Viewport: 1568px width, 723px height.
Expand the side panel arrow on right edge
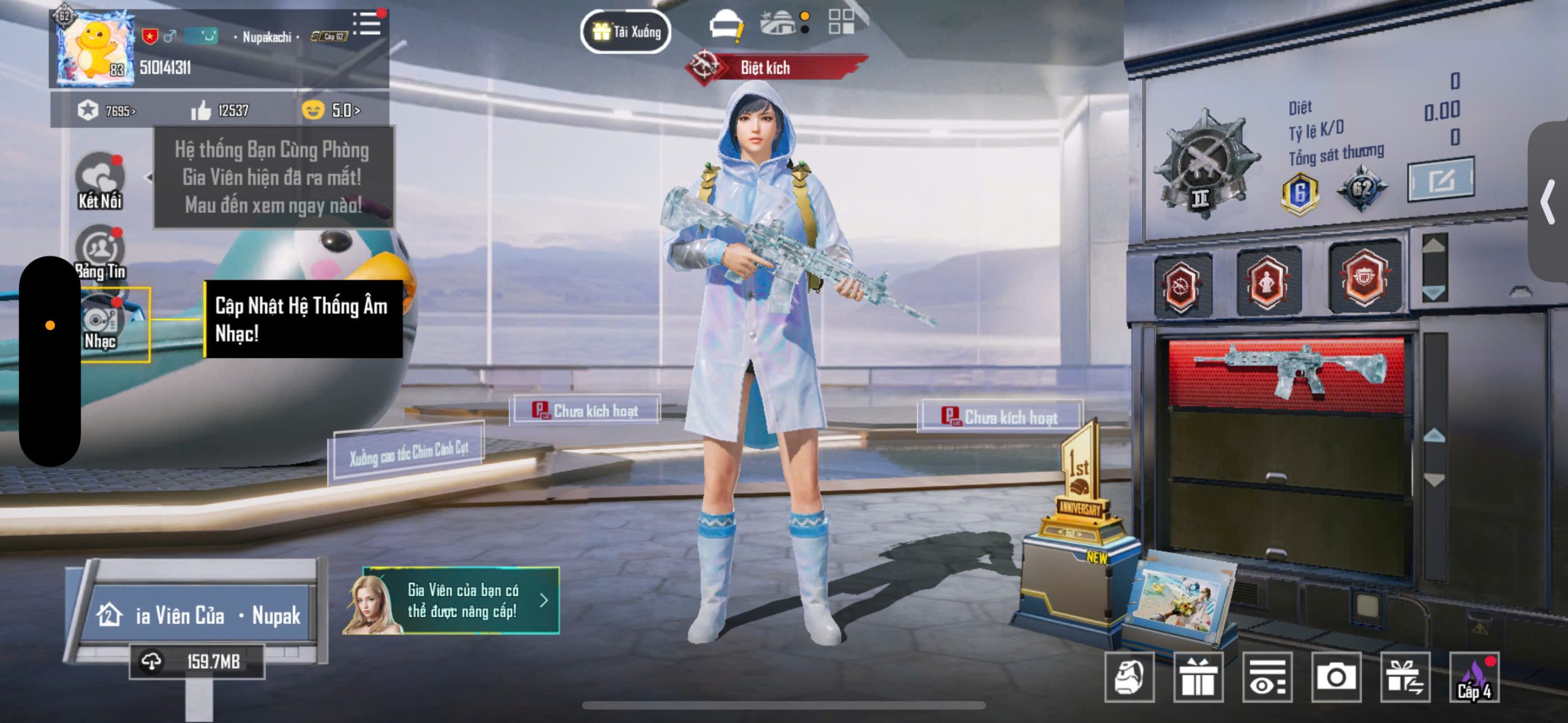pyautogui.click(x=1548, y=201)
